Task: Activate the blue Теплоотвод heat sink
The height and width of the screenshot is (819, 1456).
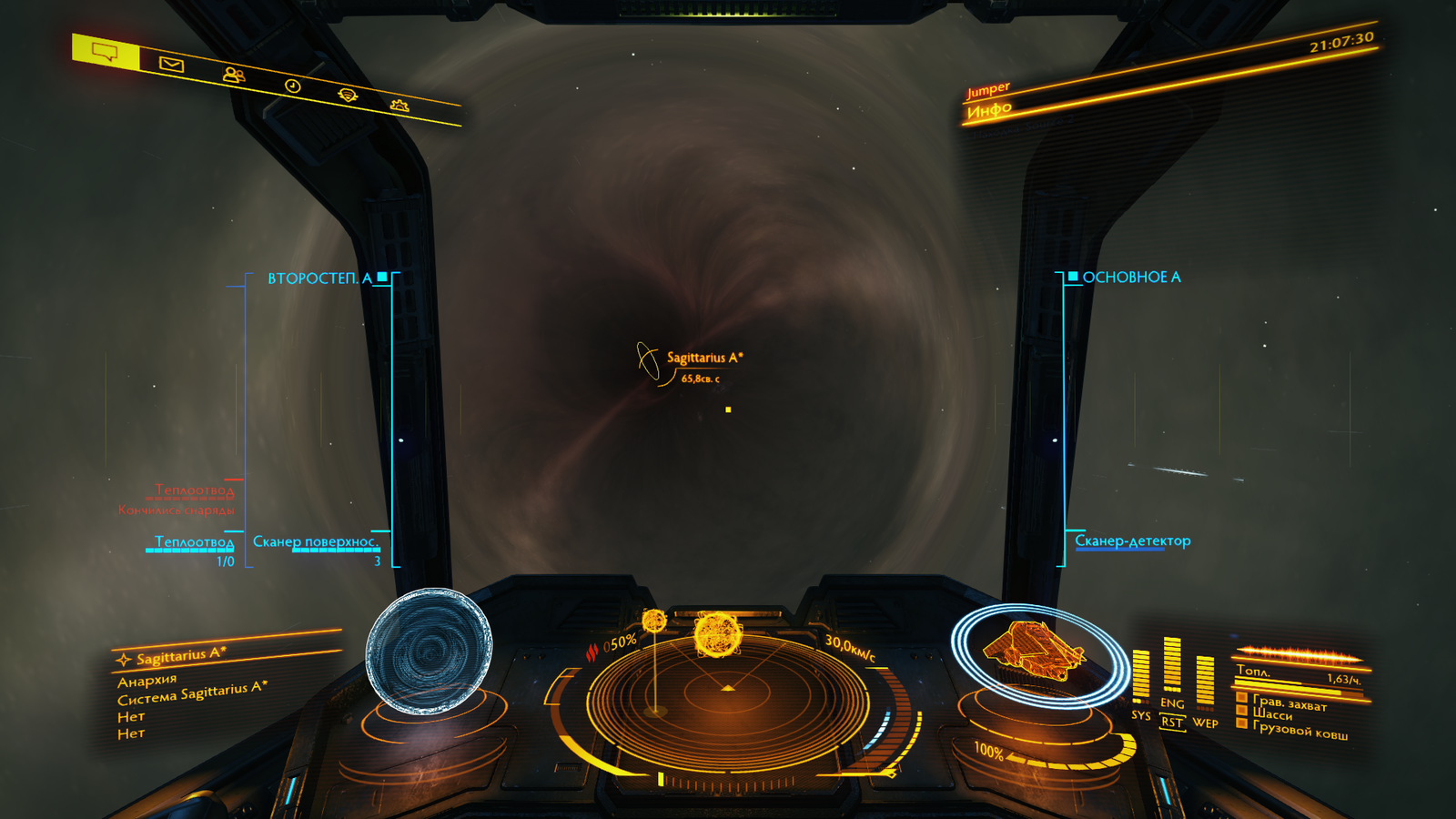Action: click(x=194, y=542)
